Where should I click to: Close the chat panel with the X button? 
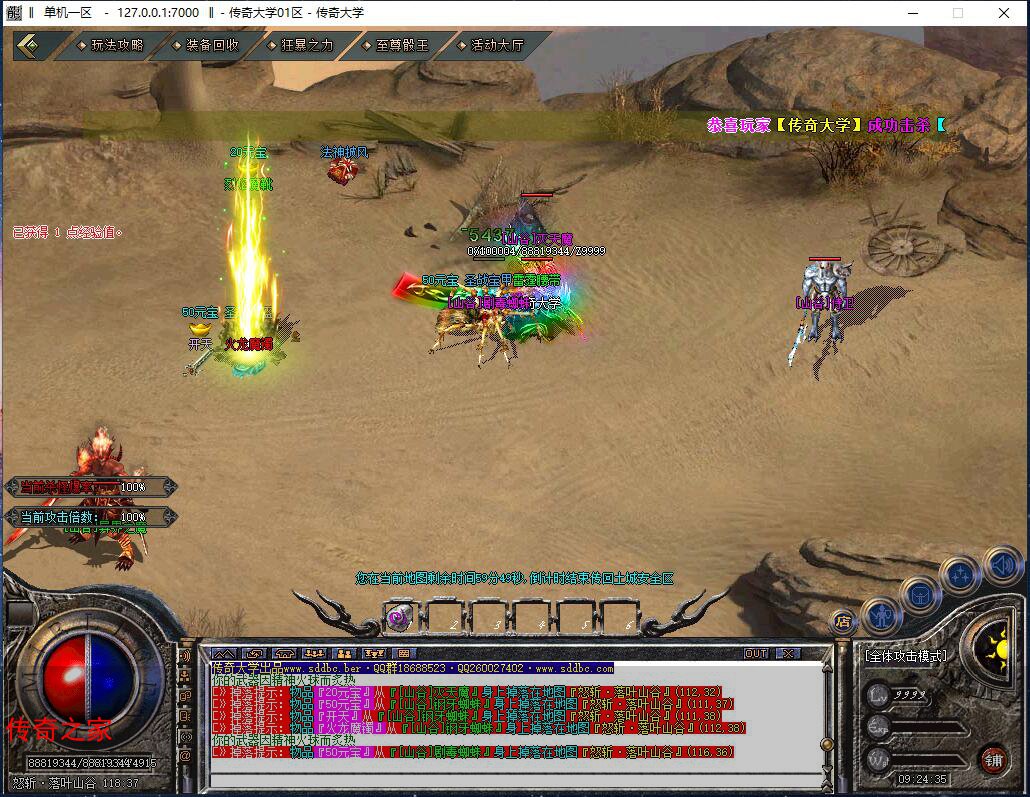point(787,654)
